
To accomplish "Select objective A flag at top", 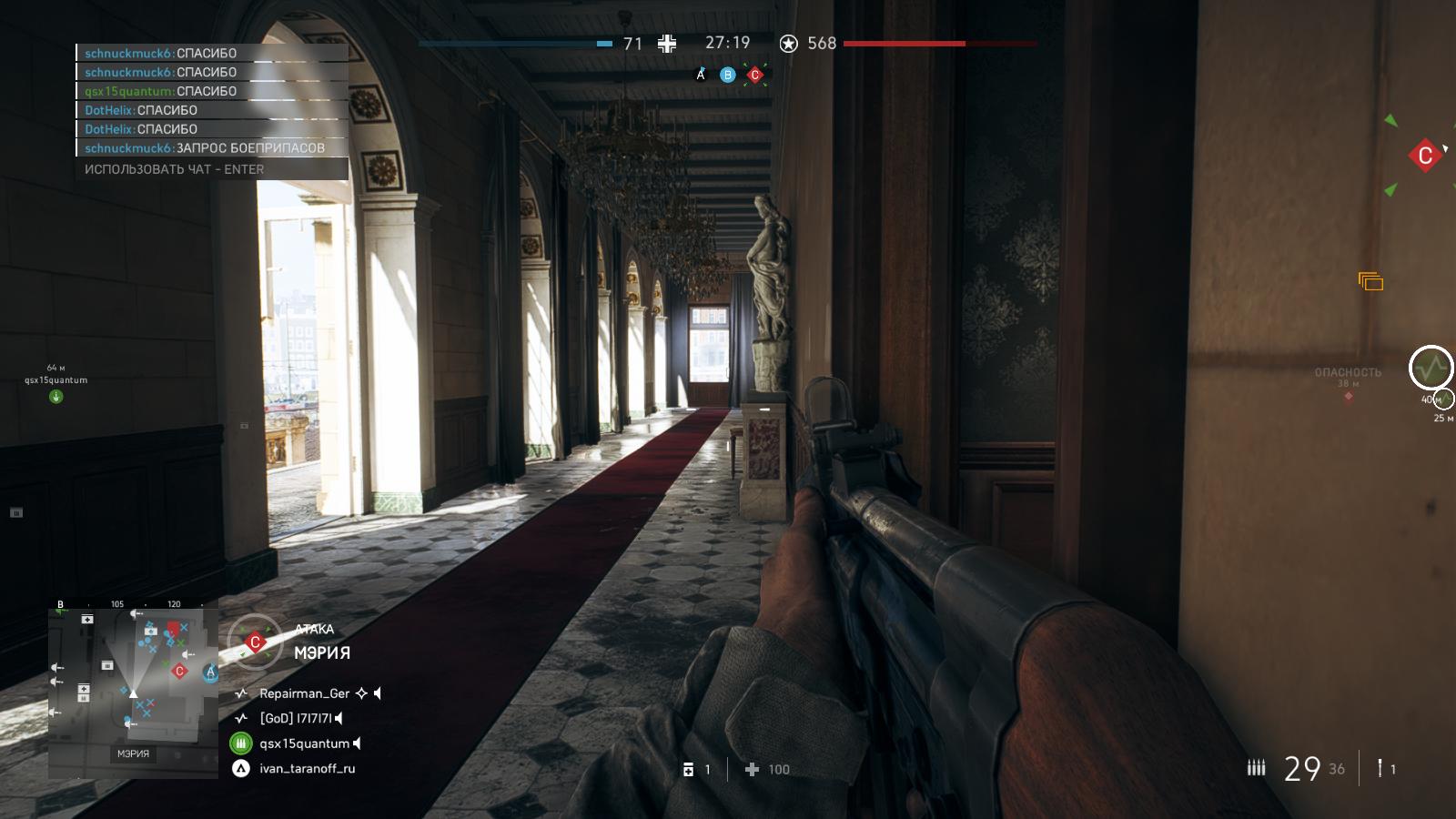I will (x=701, y=75).
